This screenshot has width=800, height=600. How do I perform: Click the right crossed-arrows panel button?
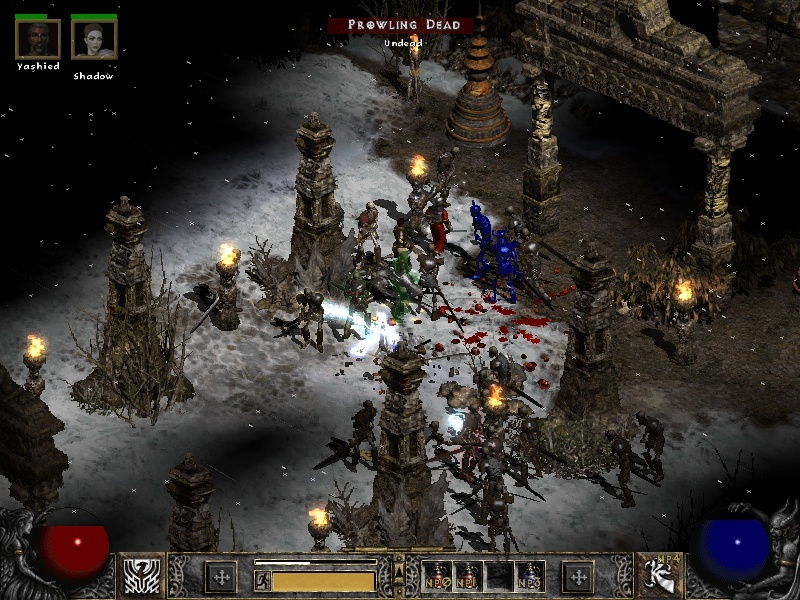pos(577,576)
